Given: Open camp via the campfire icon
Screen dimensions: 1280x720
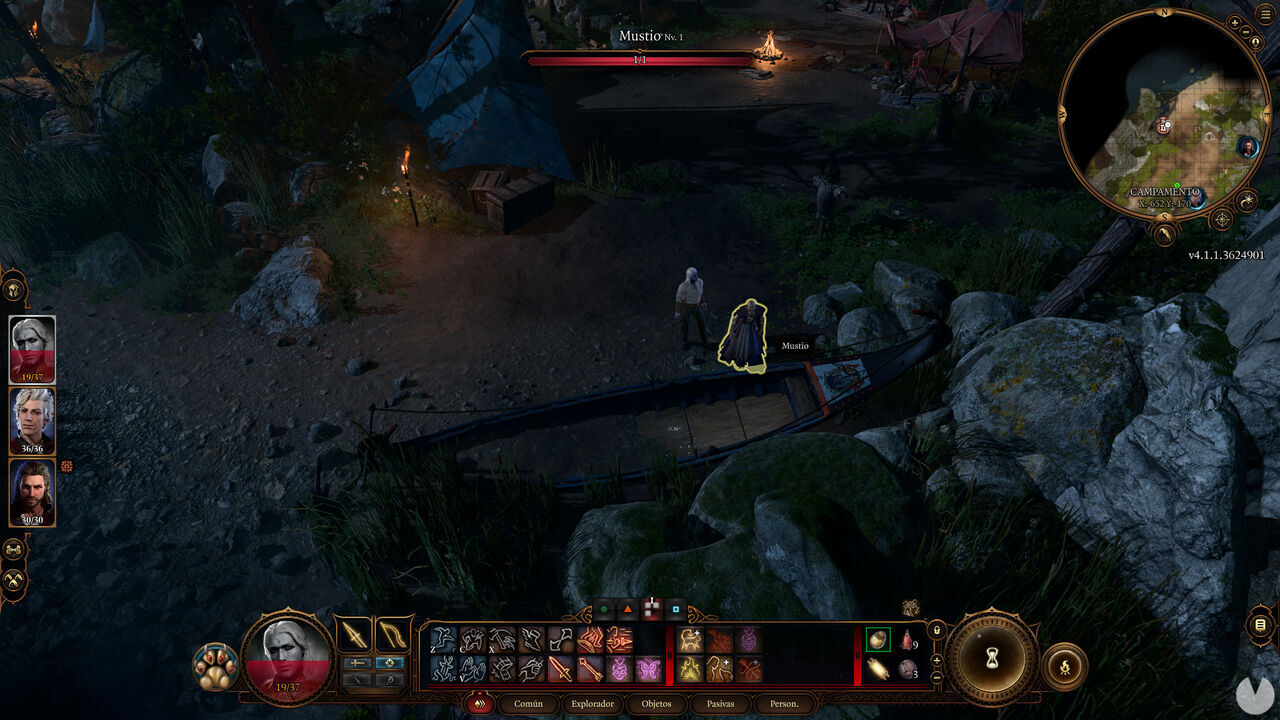Looking at the screenshot, I should (1065, 667).
